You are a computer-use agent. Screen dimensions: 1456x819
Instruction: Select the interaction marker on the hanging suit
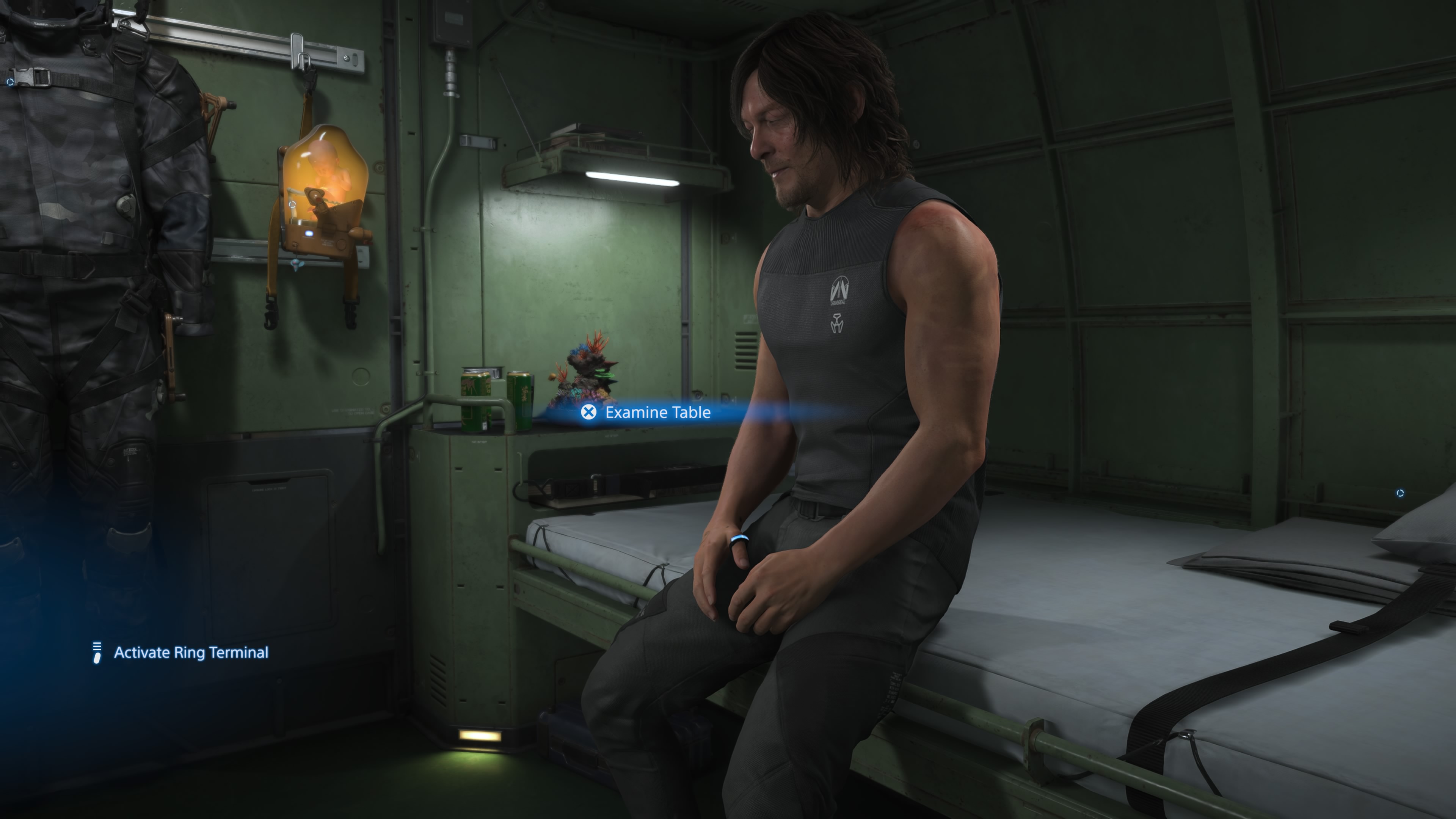click(10, 83)
